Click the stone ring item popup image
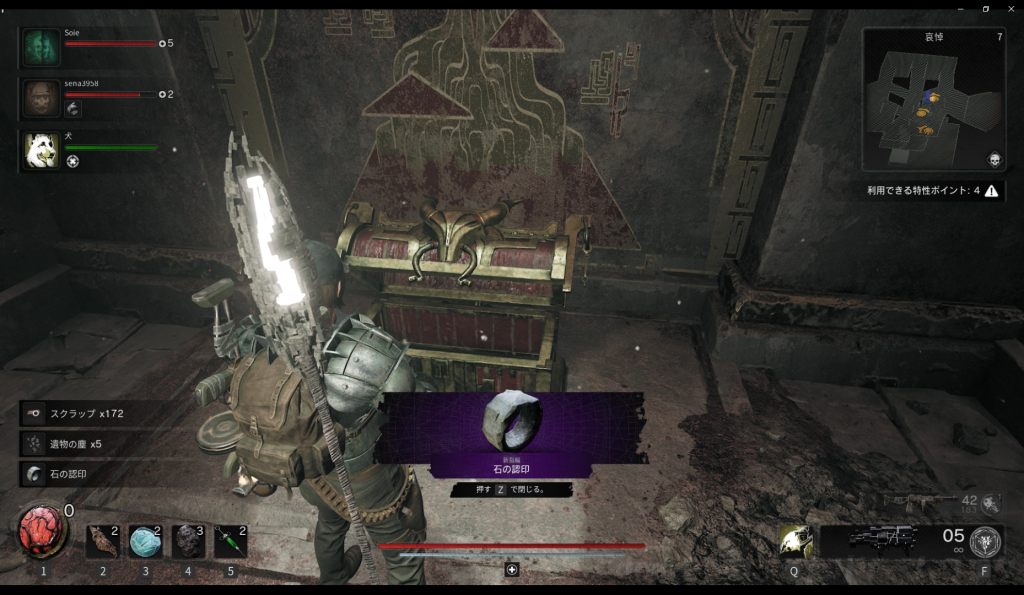The image size is (1024, 595). coord(511,421)
